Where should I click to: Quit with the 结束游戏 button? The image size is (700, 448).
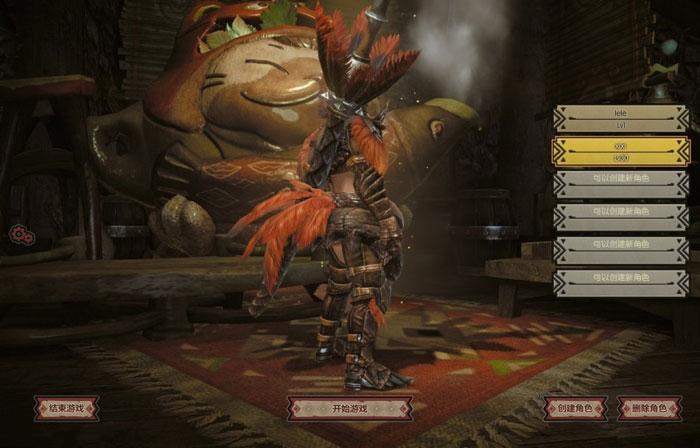(66, 408)
